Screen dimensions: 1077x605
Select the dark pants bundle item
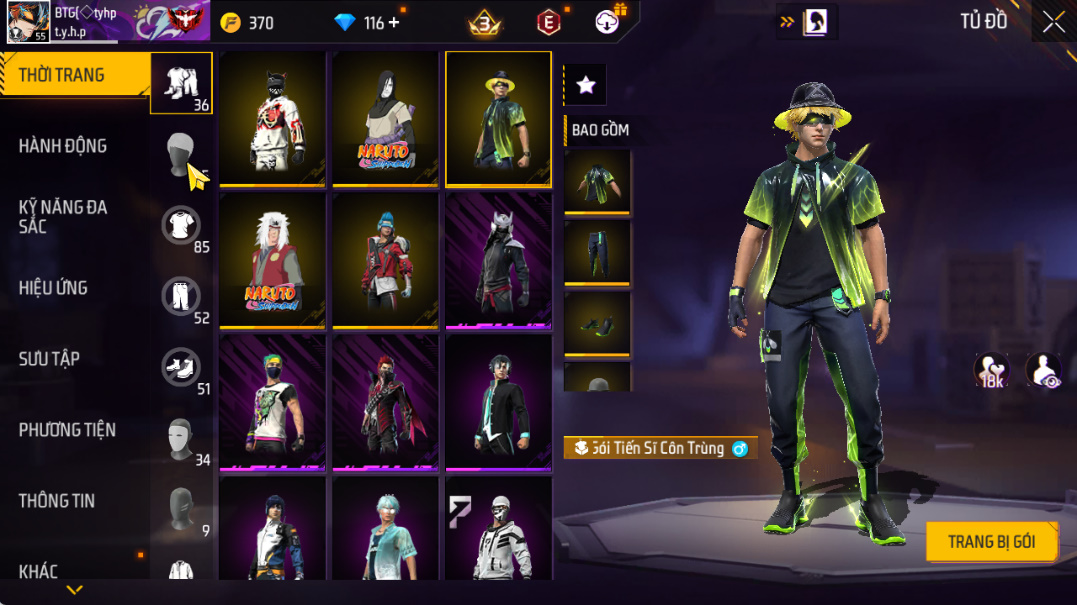[x=597, y=252]
